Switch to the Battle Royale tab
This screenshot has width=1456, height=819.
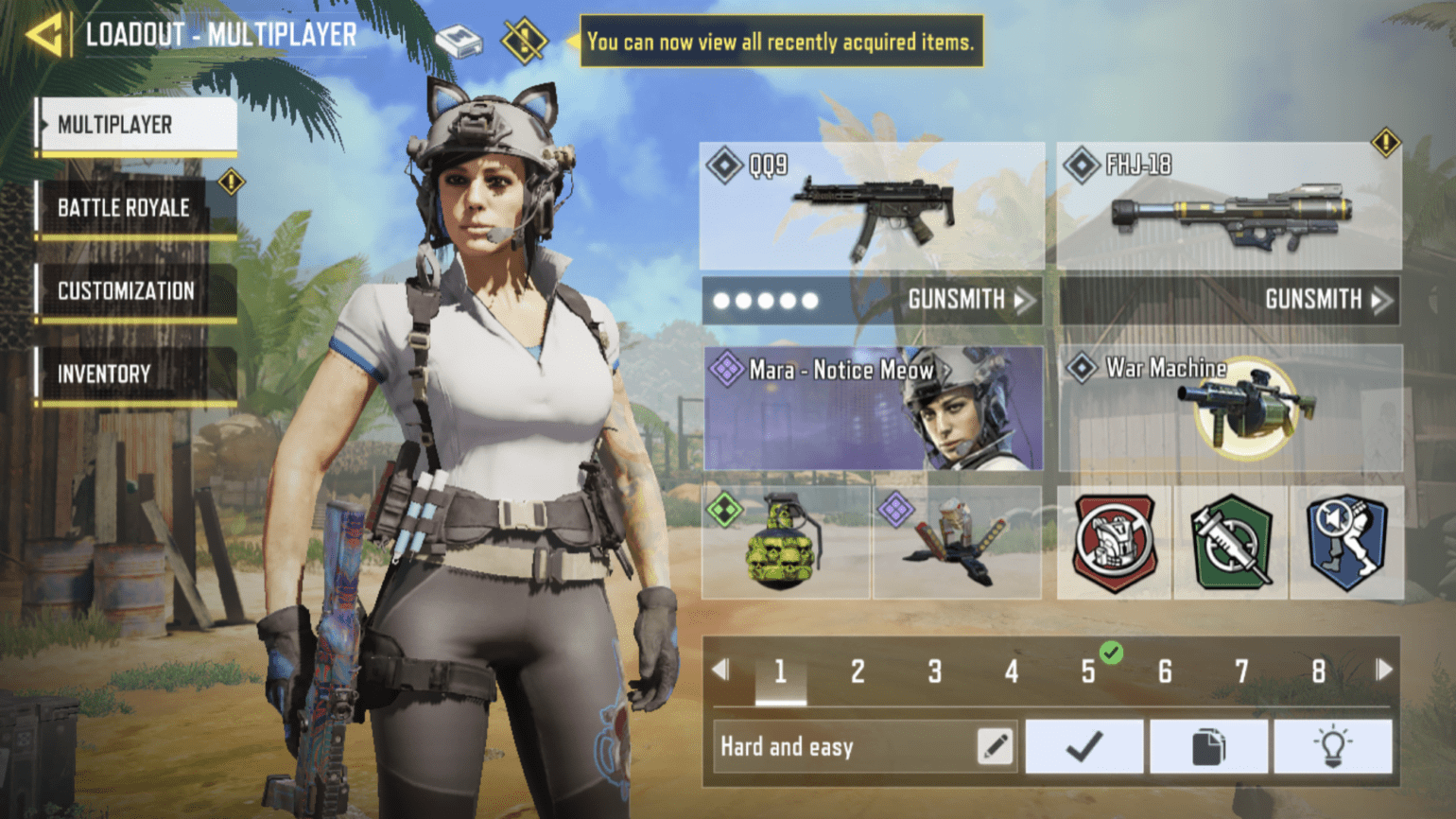coord(132,207)
